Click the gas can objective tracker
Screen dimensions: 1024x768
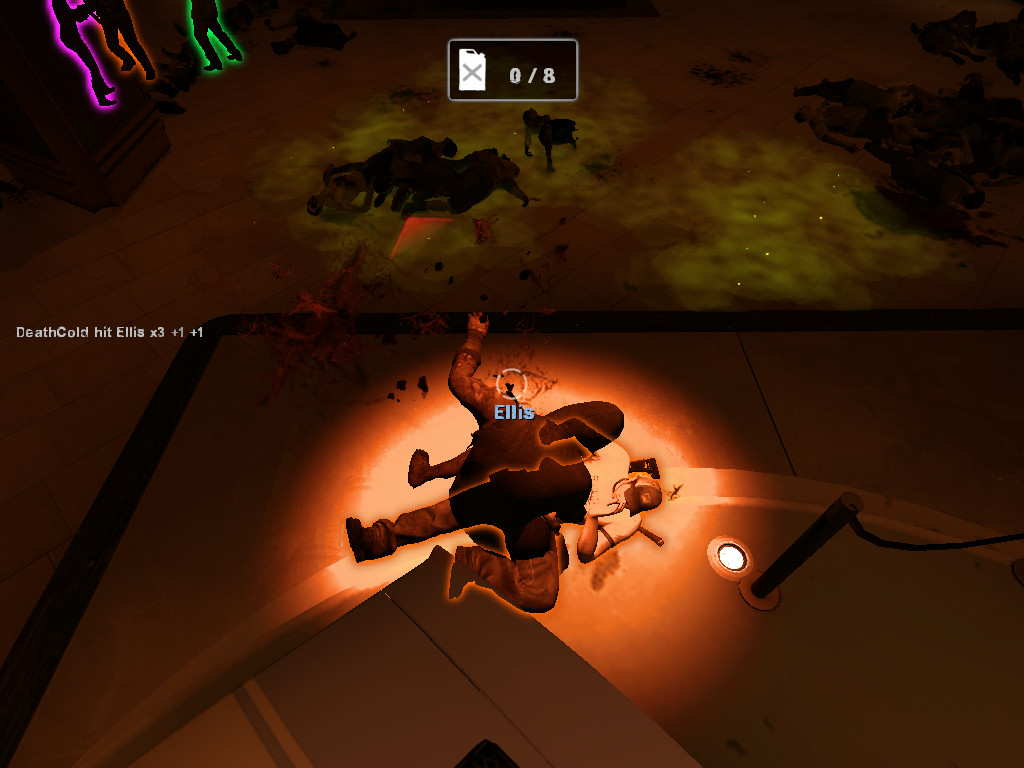[x=513, y=70]
